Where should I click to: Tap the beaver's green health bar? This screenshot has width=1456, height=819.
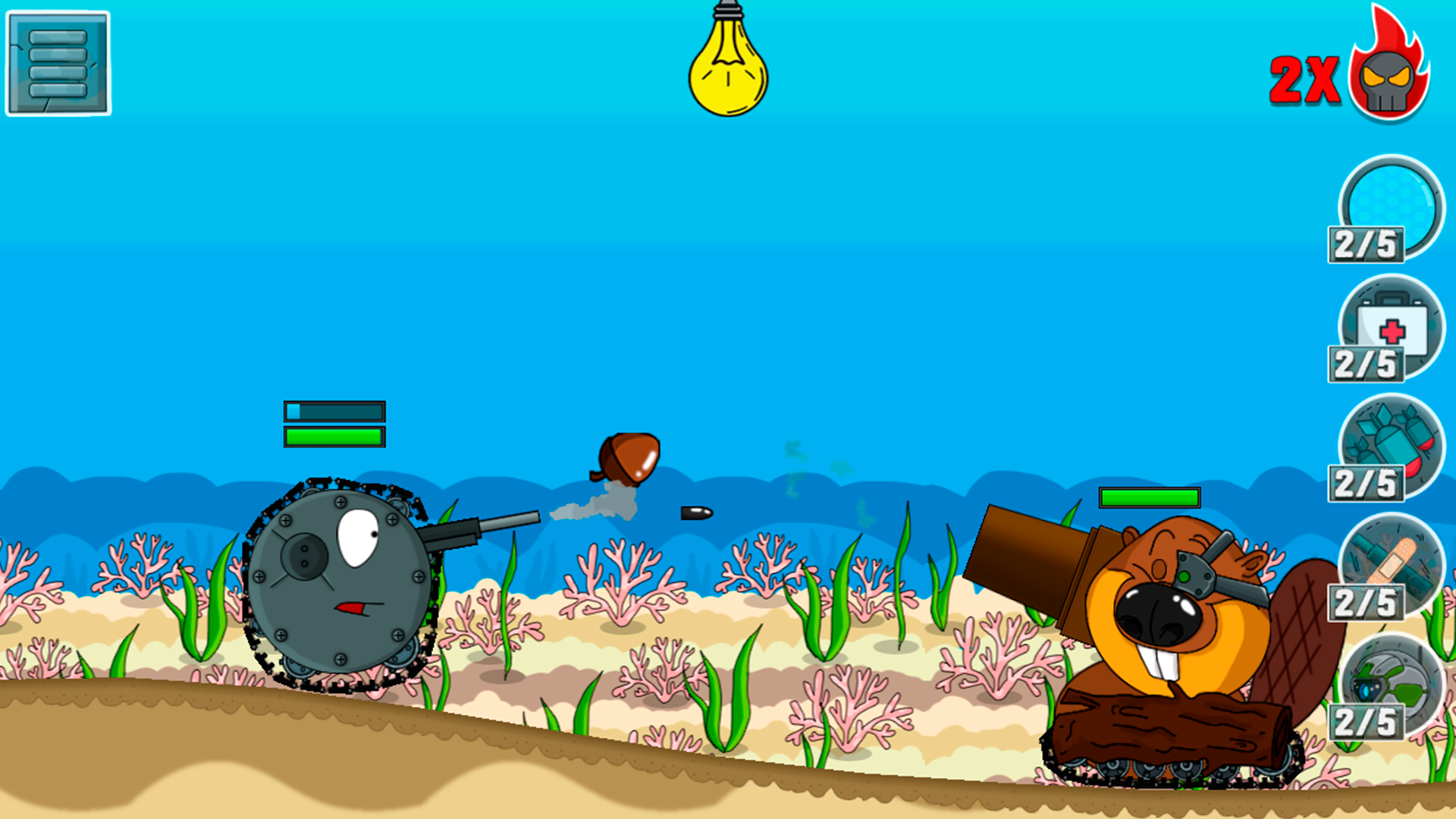click(x=1149, y=498)
